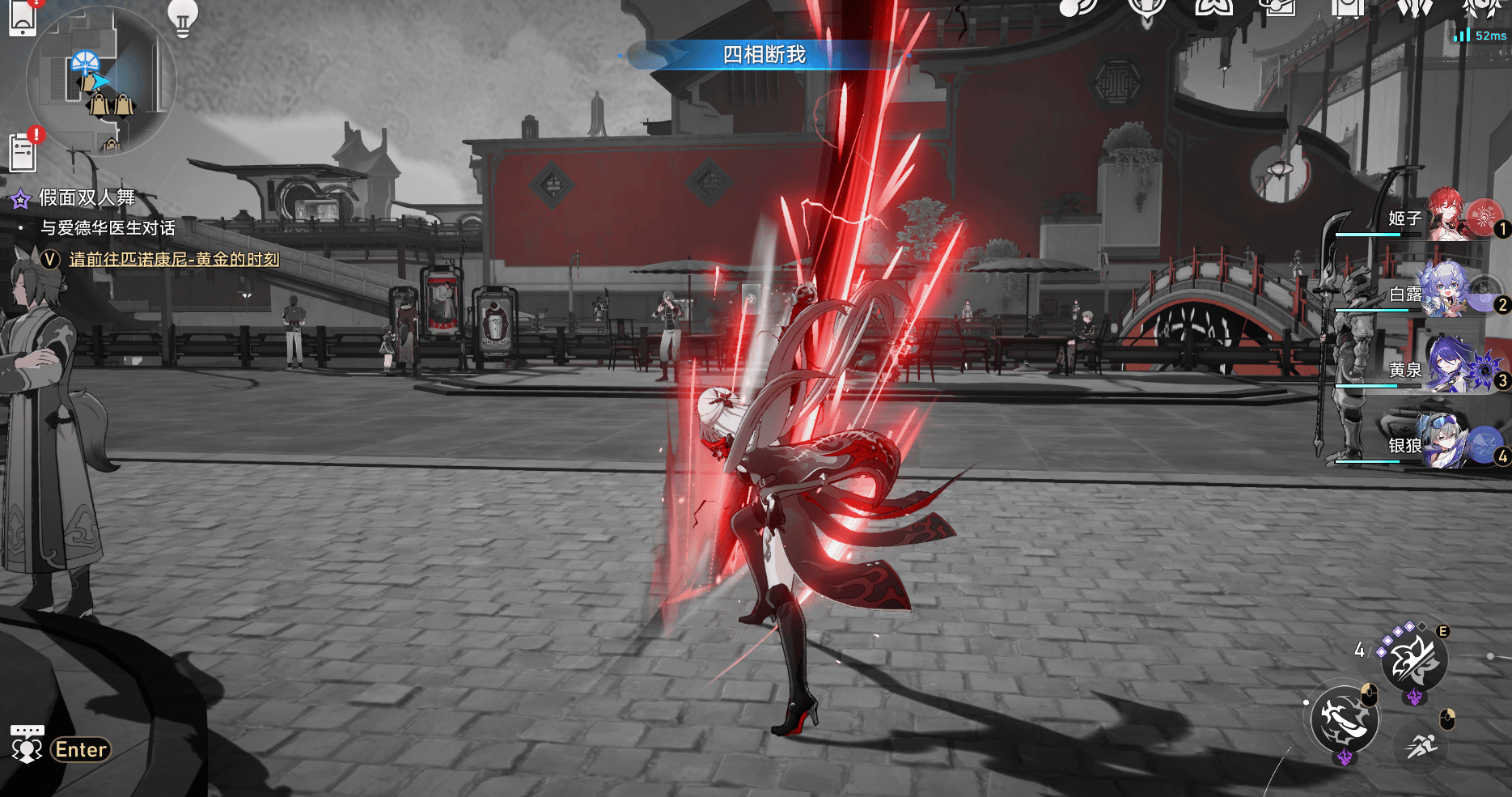Open the chat box icon
Screen dimensions: 1512x797
click(x=27, y=744)
